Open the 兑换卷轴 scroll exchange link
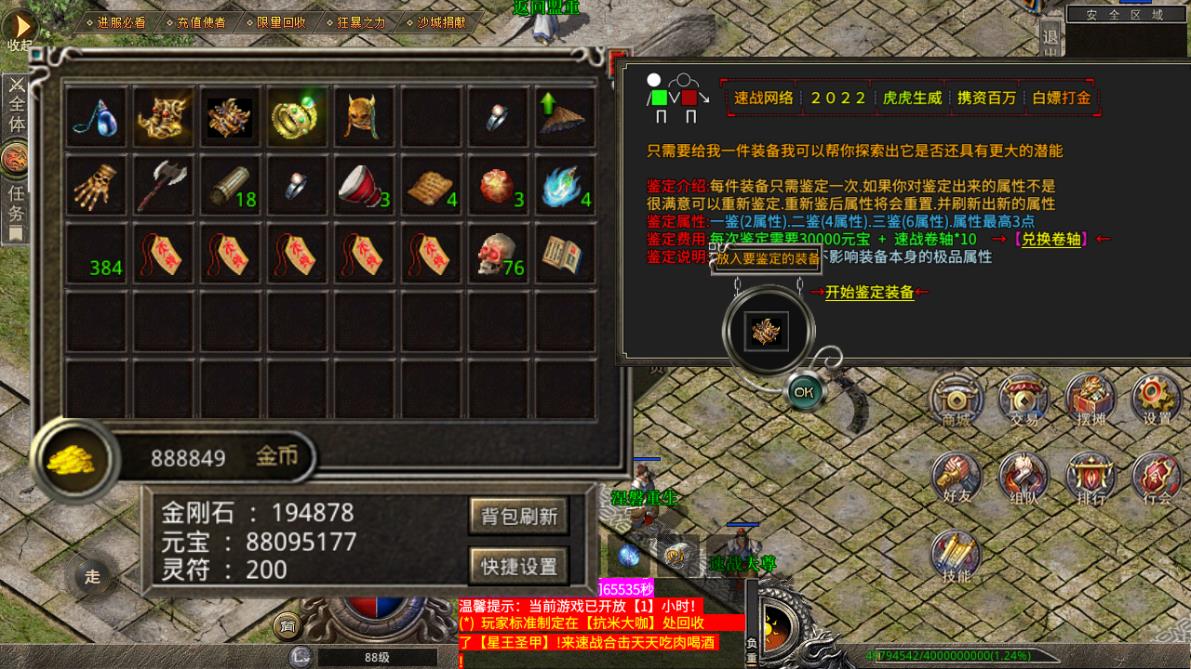 click(x=1050, y=239)
